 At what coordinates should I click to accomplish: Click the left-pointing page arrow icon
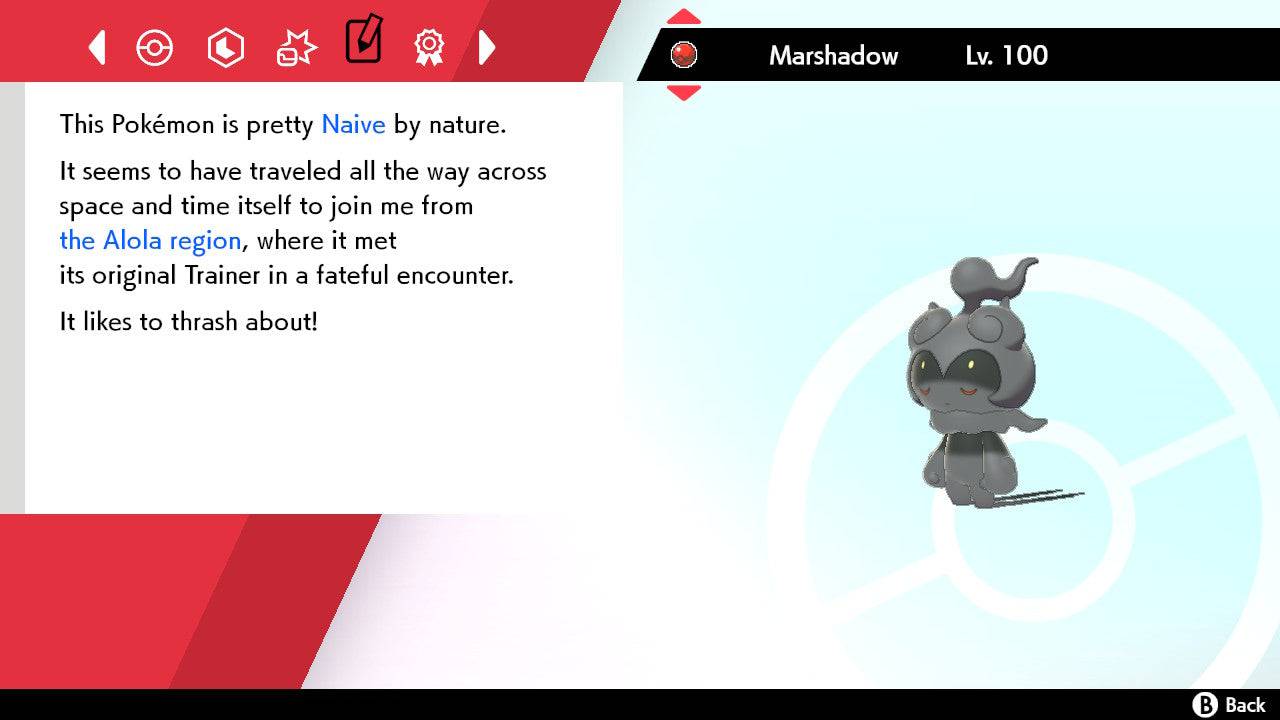tap(97, 47)
